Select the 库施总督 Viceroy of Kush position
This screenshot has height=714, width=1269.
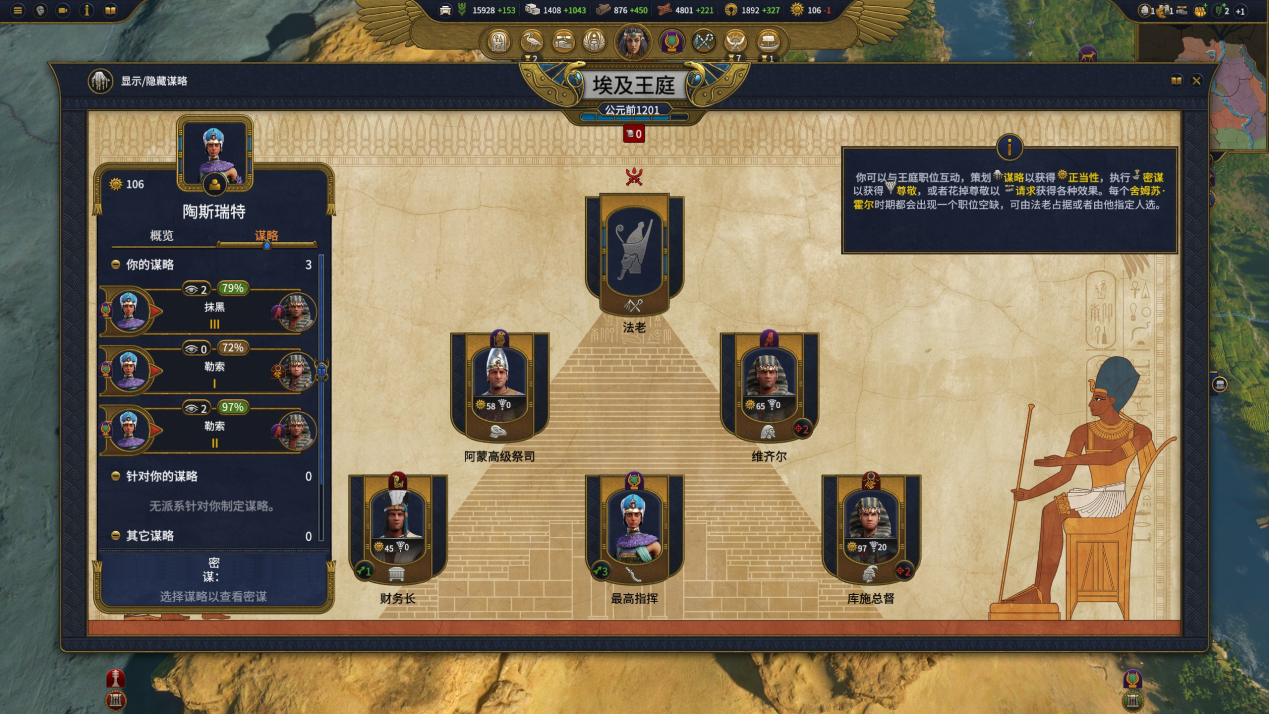871,529
